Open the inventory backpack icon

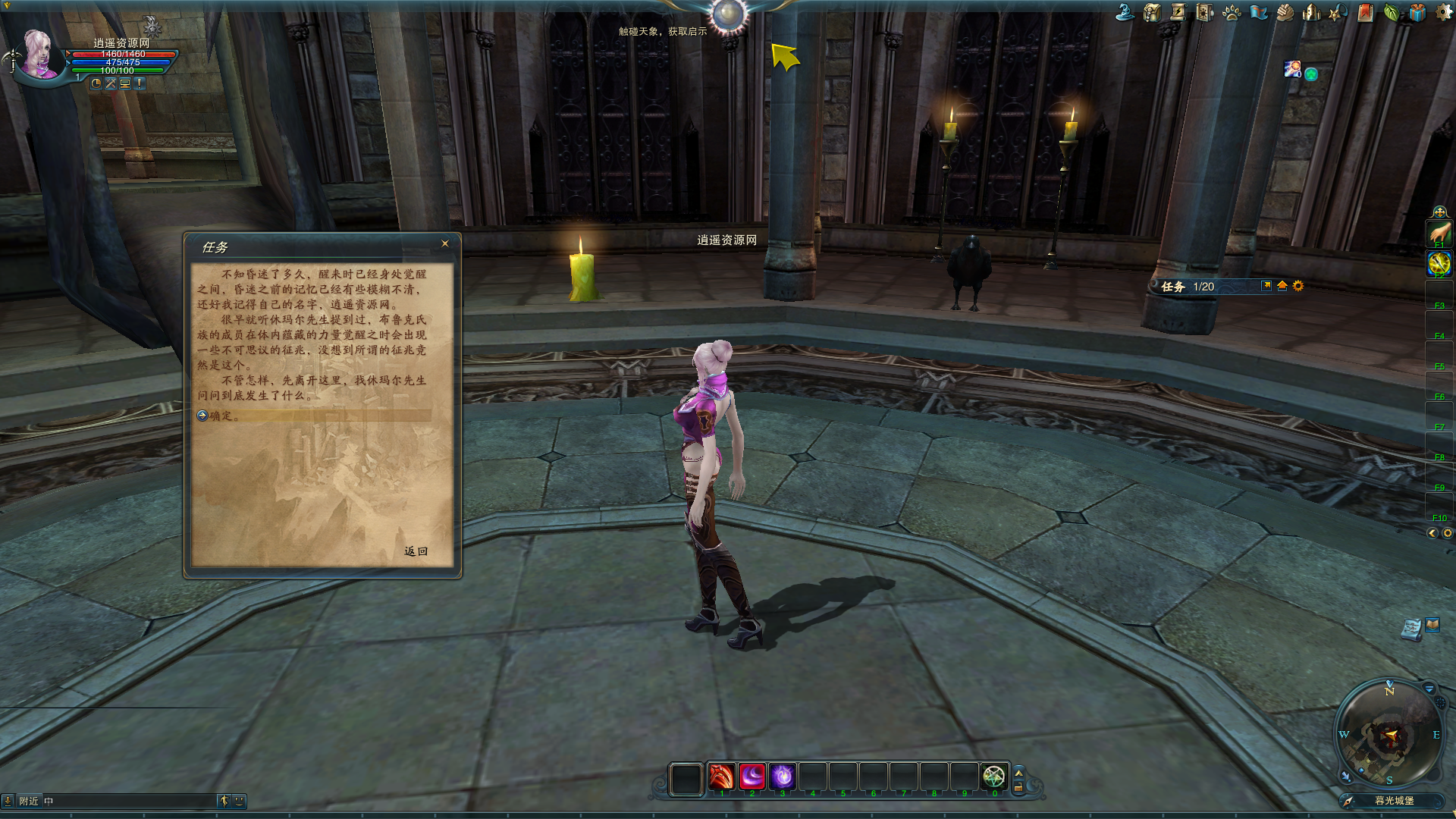tap(1152, 13)
